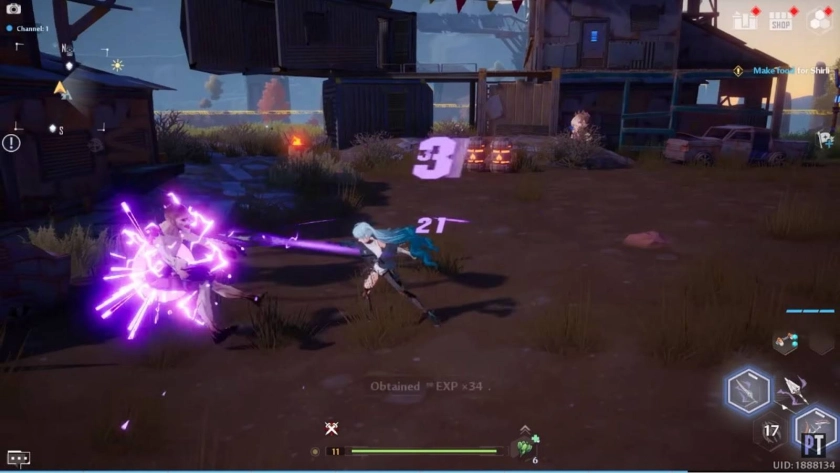
Task: Switch the Channel 1 selector
Action: point(32,28)
